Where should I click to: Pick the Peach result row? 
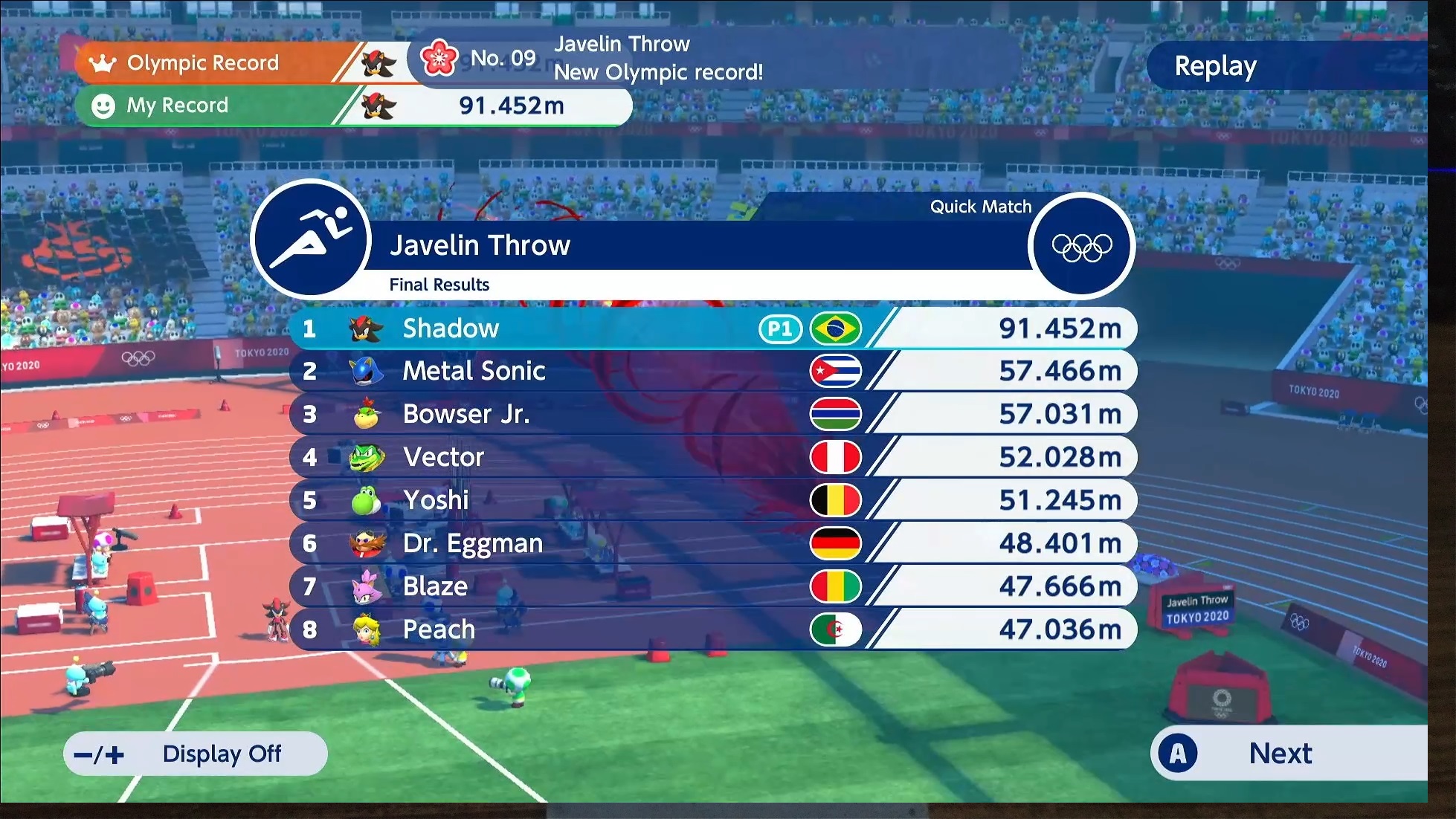(x=712, y=629)
